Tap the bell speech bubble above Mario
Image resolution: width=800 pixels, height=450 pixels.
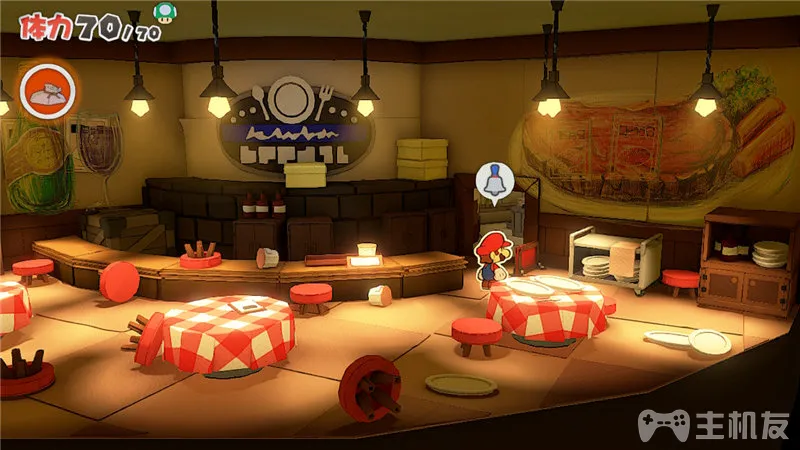pyautogui.click(x=492, y=182)
